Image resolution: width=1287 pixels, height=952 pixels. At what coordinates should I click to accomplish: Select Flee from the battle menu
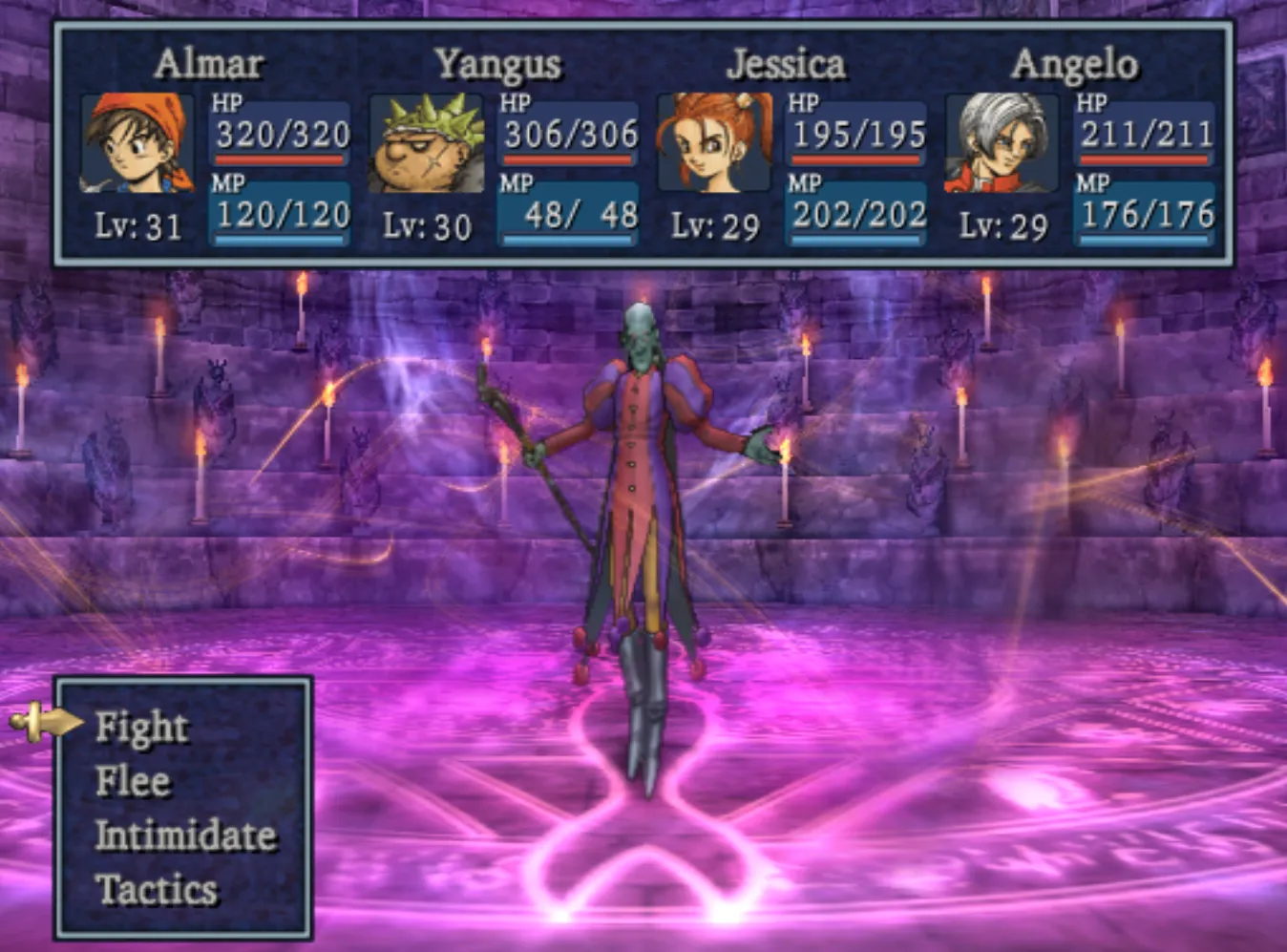point(133,782)
